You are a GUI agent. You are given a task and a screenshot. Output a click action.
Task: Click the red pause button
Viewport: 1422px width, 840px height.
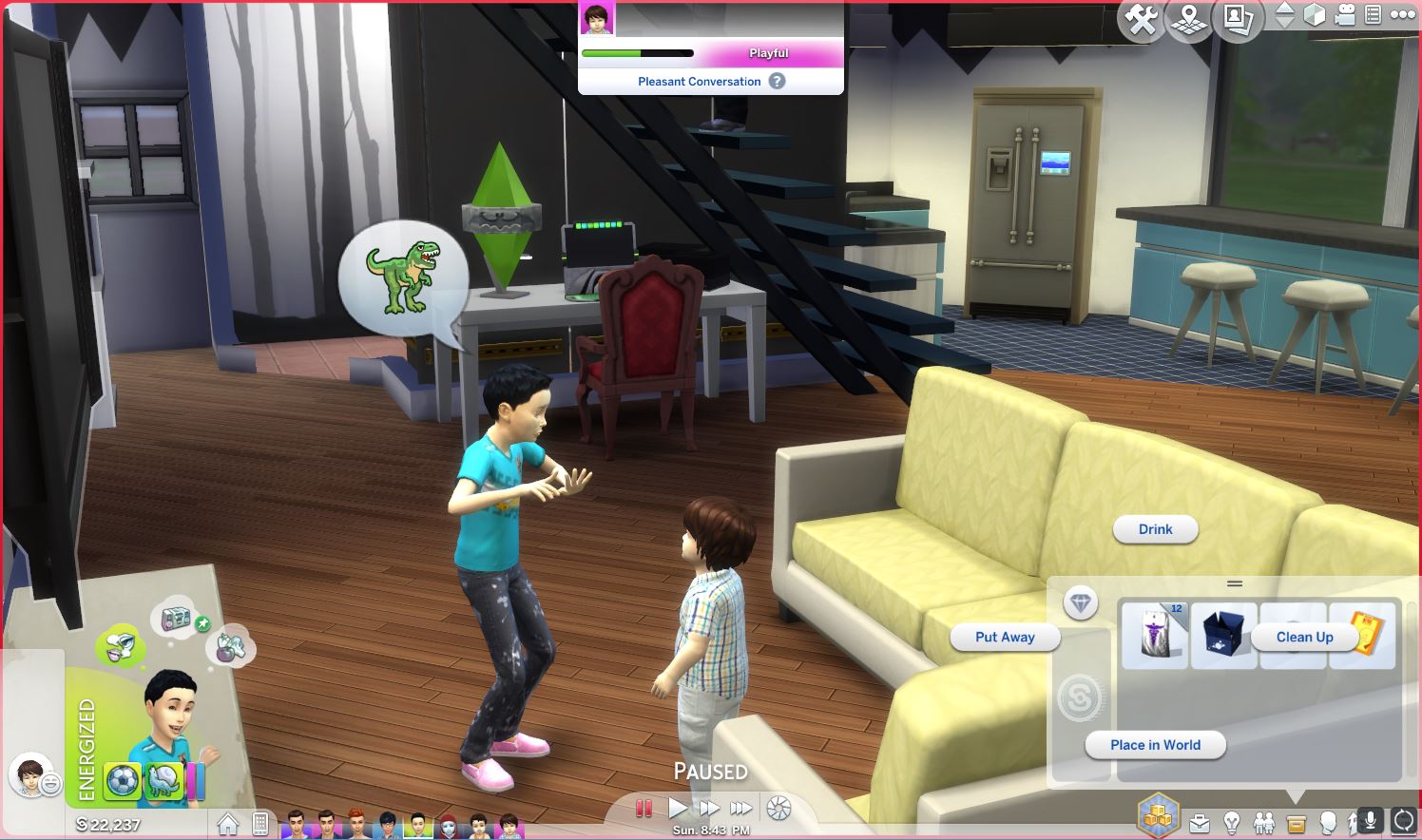pyautogui.click(x=644, y=809)
